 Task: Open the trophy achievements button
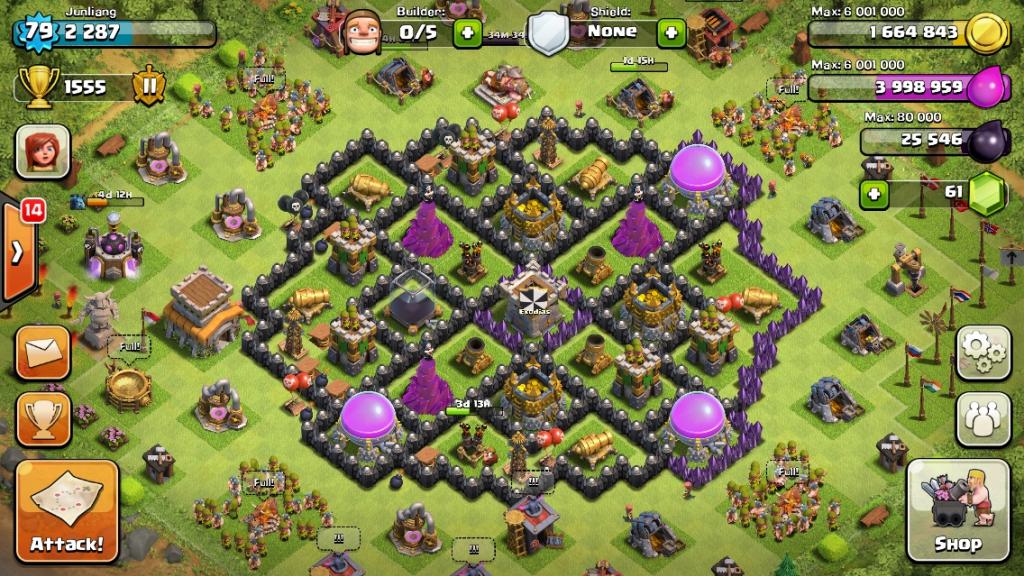coord(43,418)
